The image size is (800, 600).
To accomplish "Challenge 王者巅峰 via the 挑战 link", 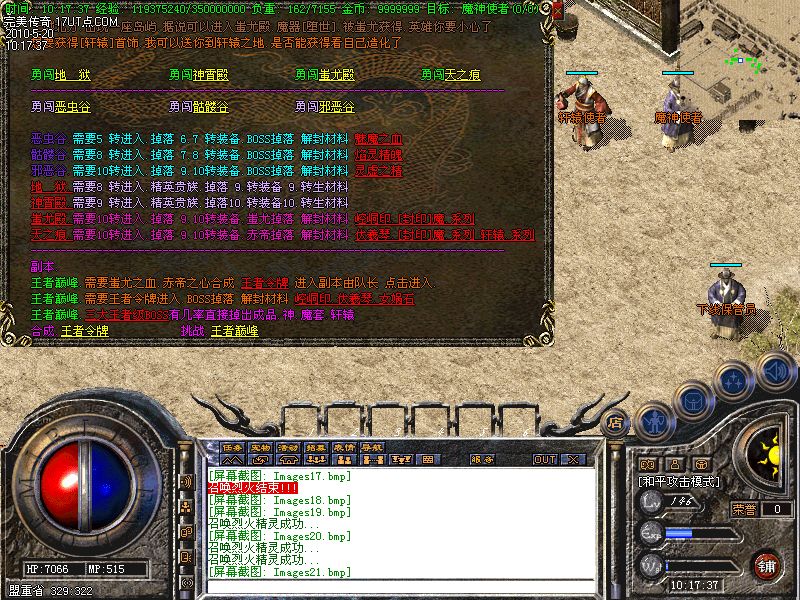I will click(235, 330).
